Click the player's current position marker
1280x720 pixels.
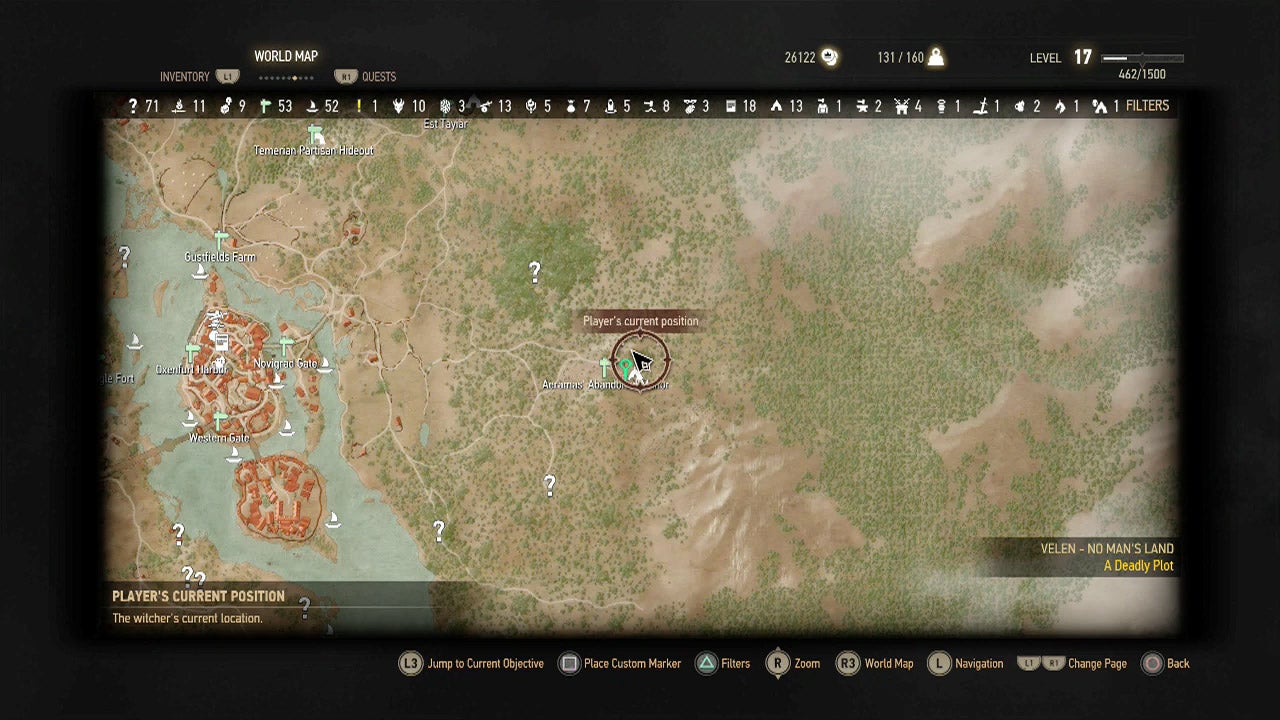pyautogui.click(x=640, y=362)
